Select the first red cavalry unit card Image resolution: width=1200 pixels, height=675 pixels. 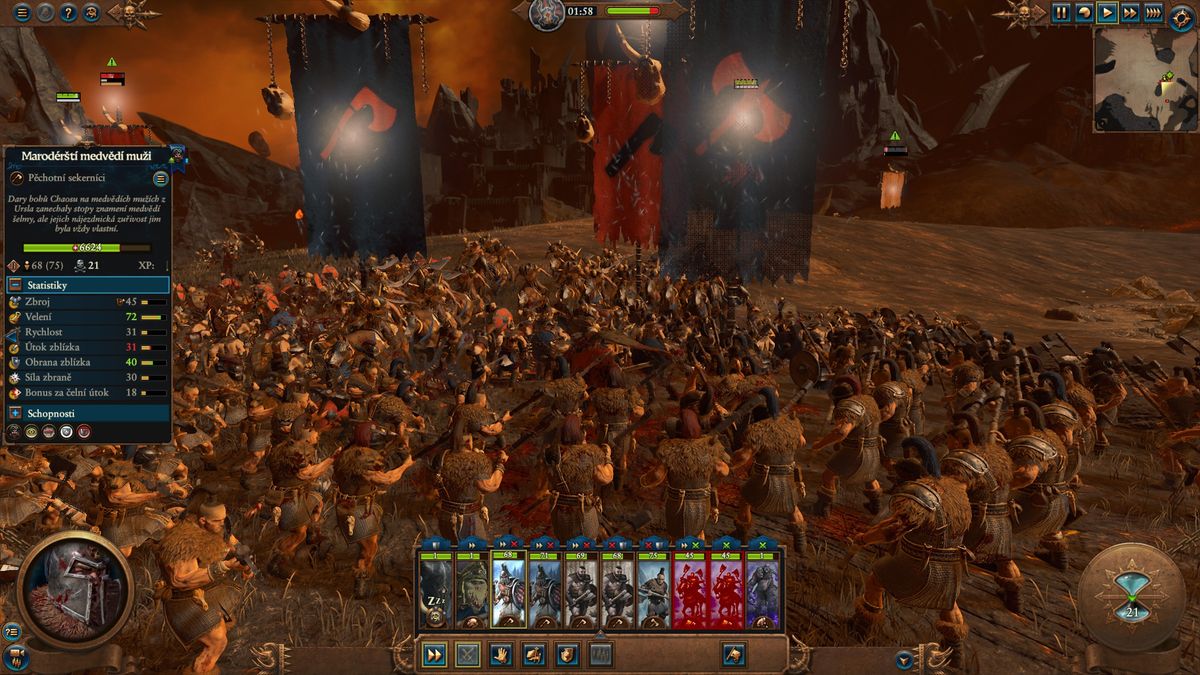tap(689, 592)
